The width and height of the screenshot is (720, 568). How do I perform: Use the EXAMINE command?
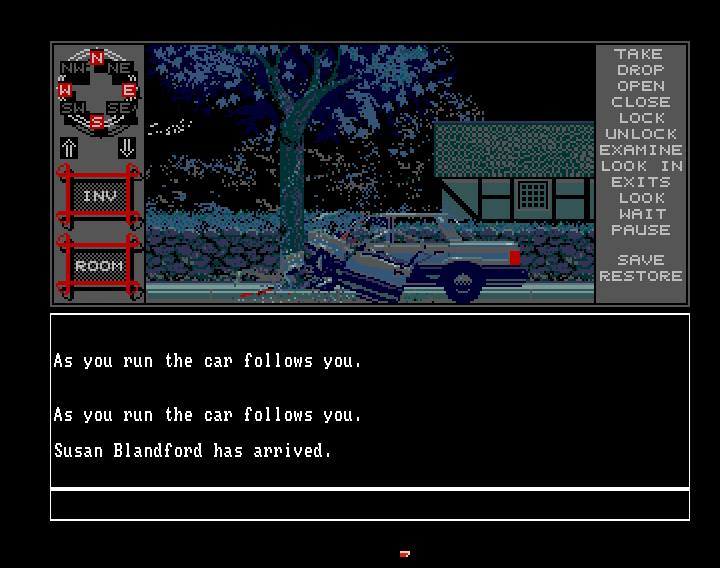pyautogui.click(x=640, y=150)
